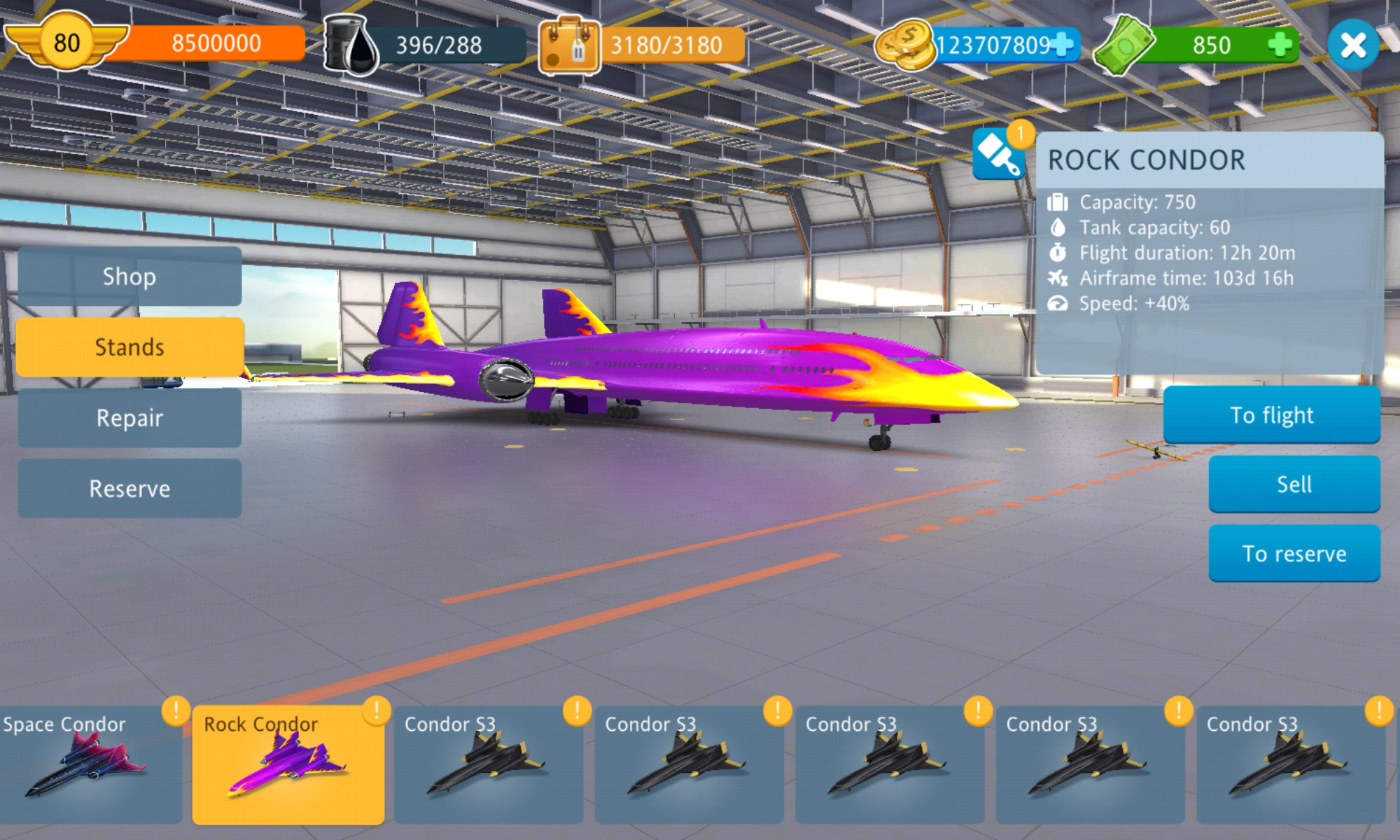
Task: Select the Rock Condor plane tile
Action: (288, 764)
